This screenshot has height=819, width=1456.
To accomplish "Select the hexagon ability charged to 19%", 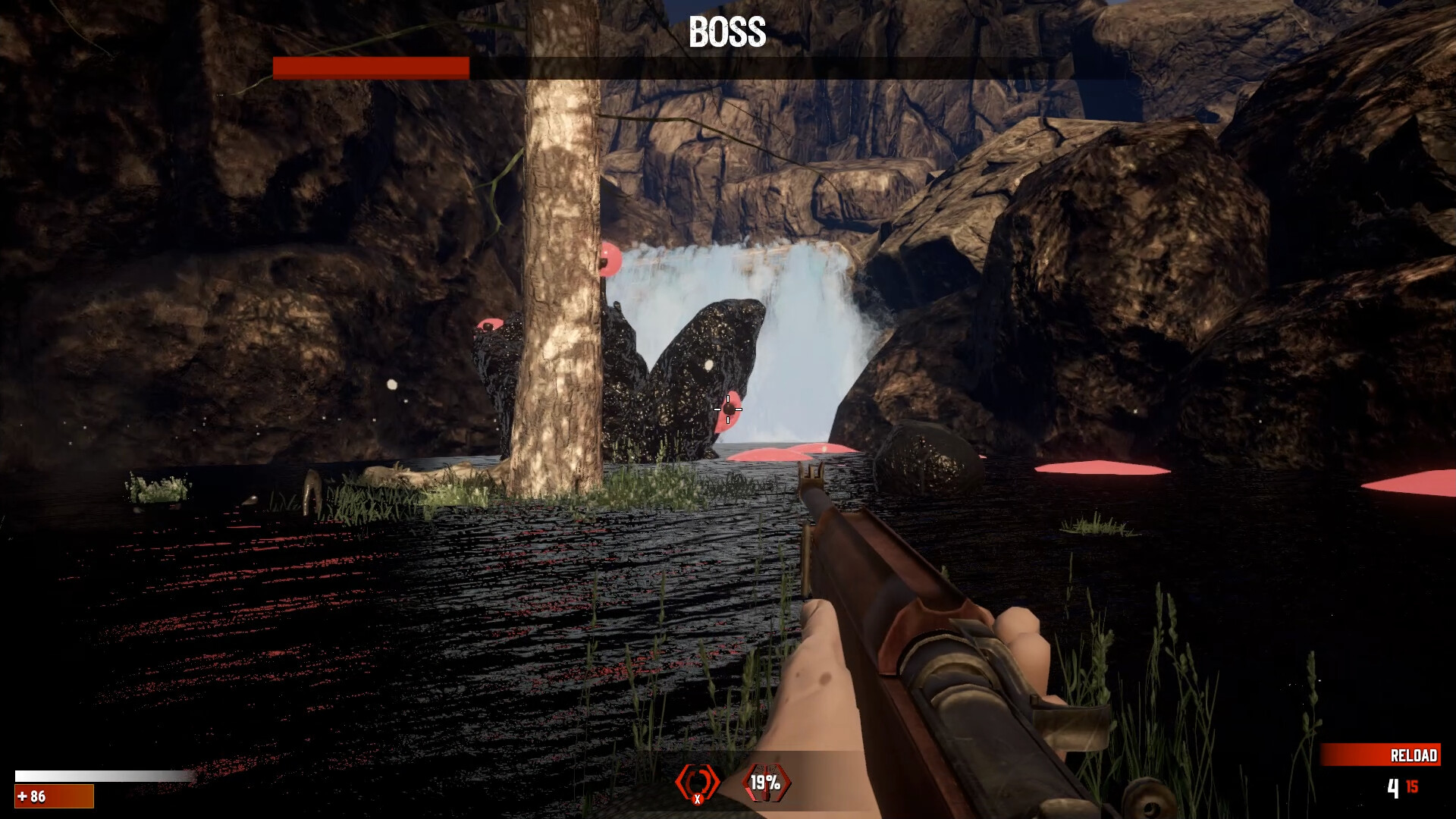I will tap(766, 782).
